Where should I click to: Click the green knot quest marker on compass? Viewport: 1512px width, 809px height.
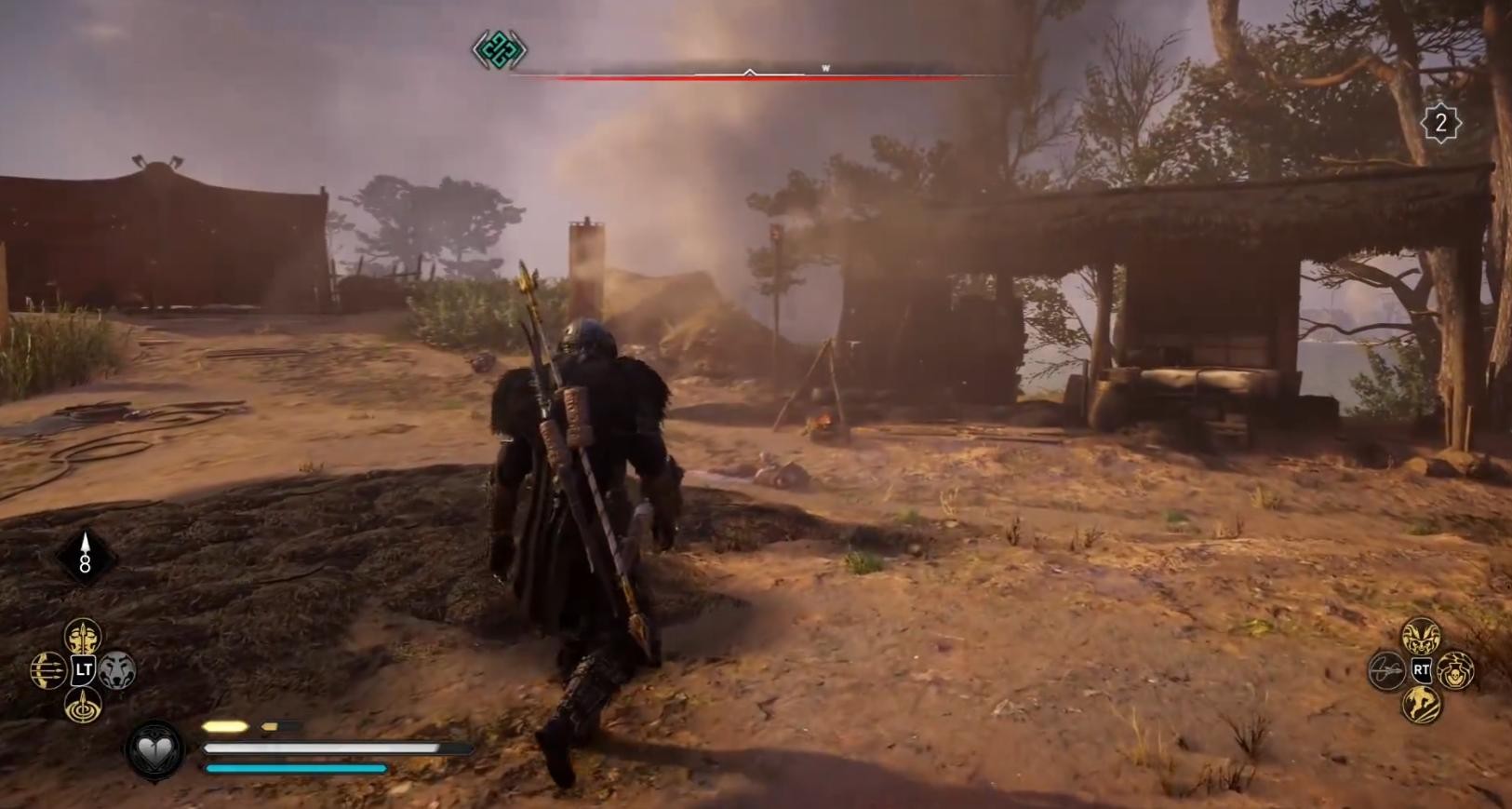tap(499, 49)
